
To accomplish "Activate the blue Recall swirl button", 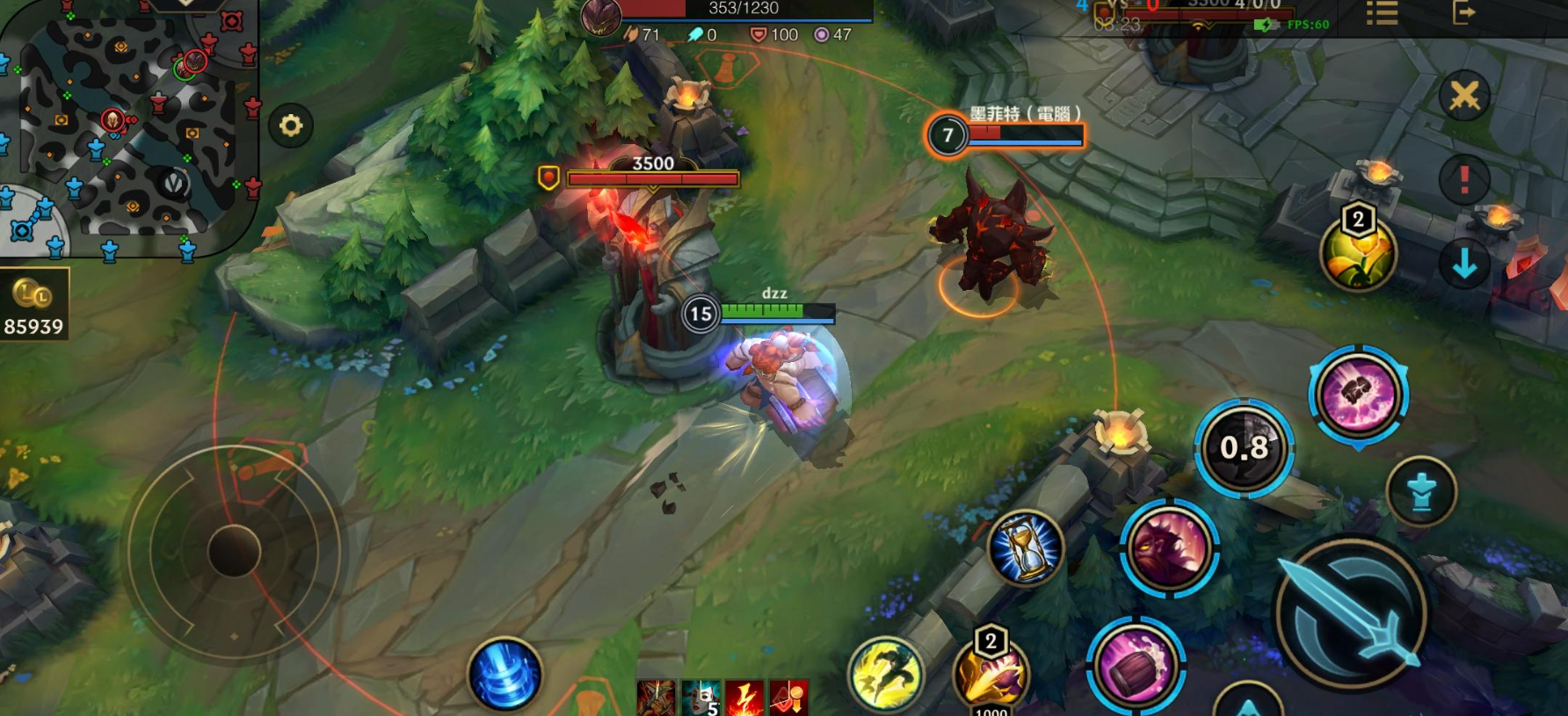I will click(x=505, y=675).
